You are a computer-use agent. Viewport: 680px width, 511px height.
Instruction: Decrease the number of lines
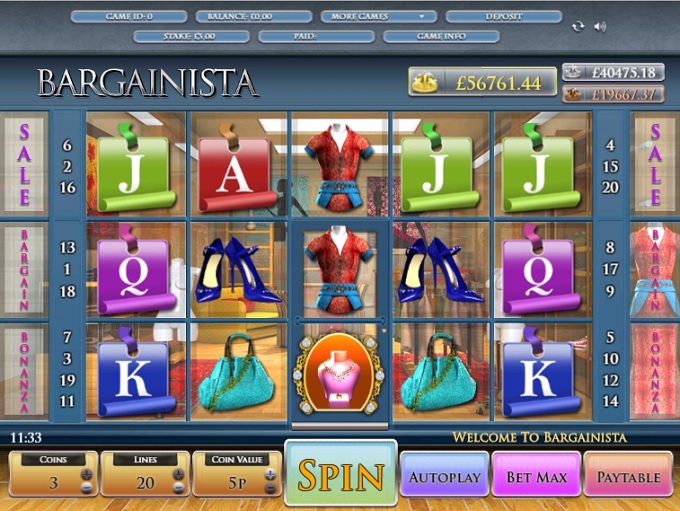pos(178,487)
